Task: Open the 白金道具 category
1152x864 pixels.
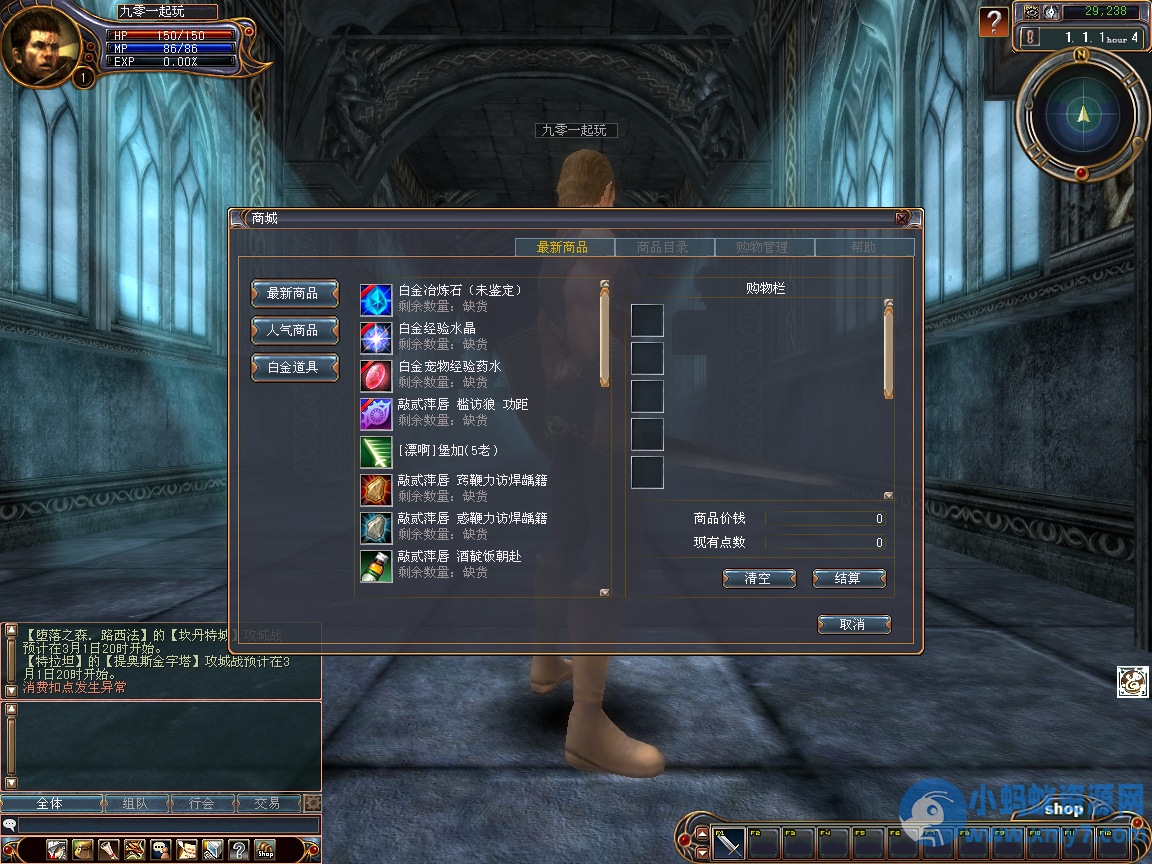Action: pyautogui.click(x=293, y=367)
